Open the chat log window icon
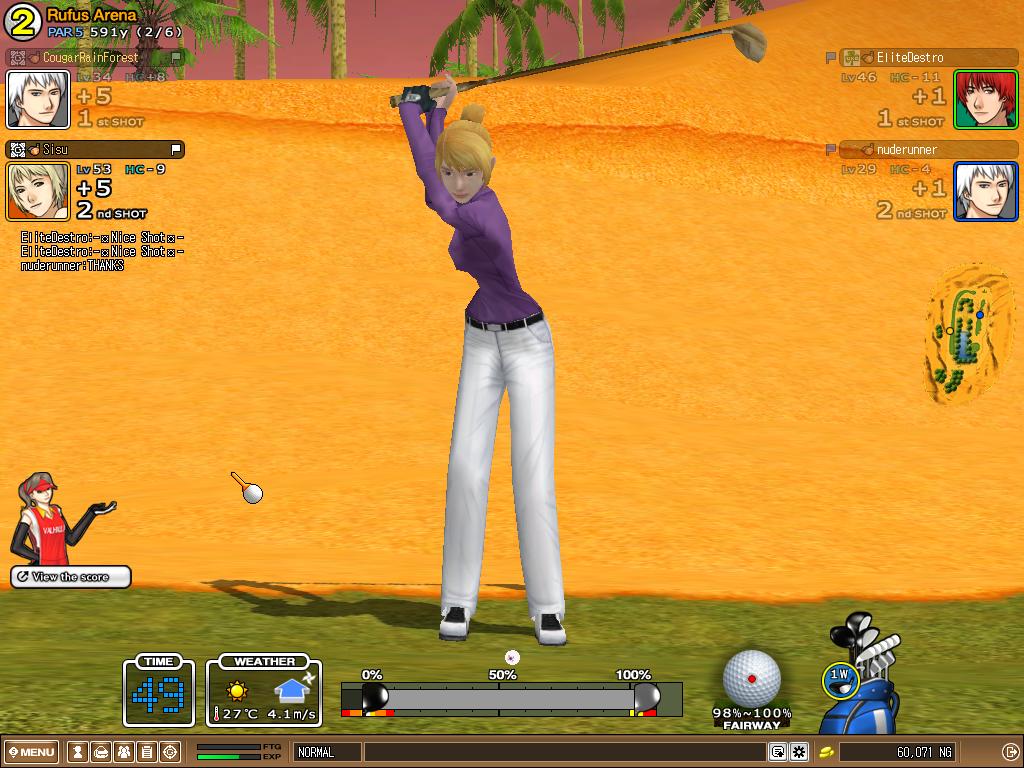Viewport: 1024px width, 768px height. [777, 752]
